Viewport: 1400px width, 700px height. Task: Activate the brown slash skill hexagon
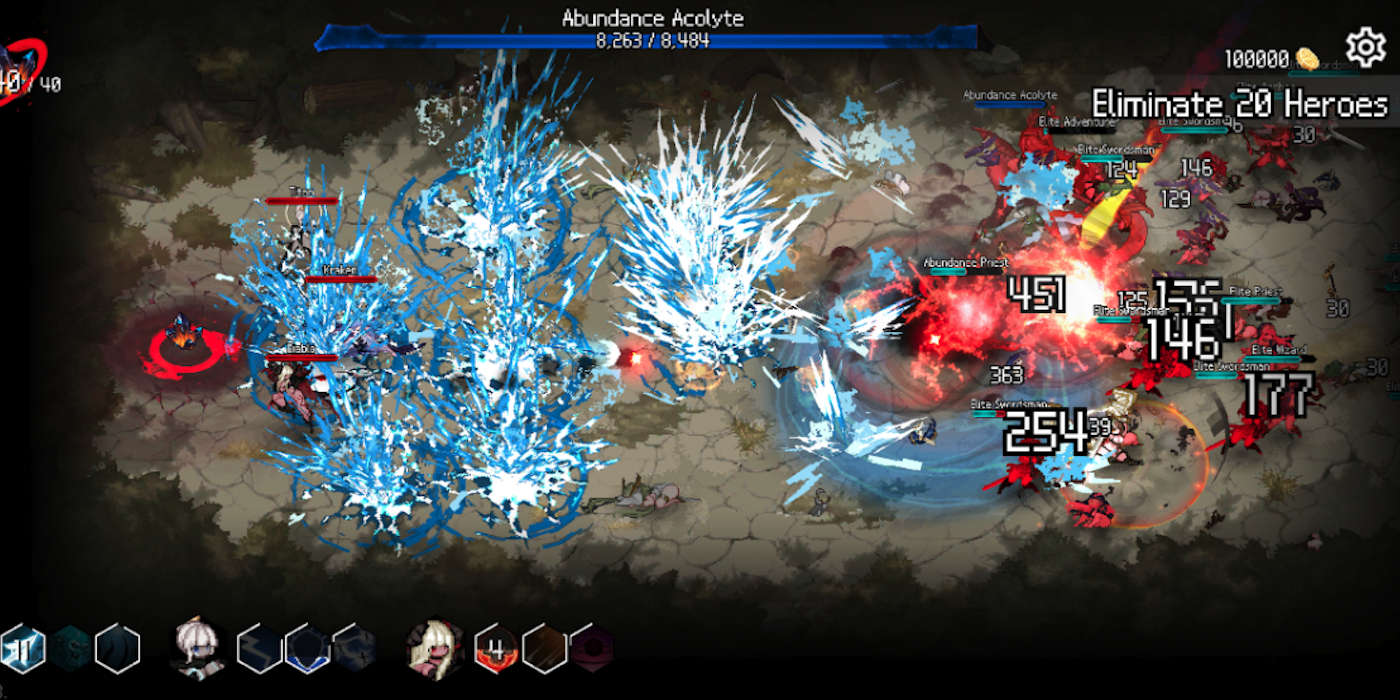pos(545,647)
